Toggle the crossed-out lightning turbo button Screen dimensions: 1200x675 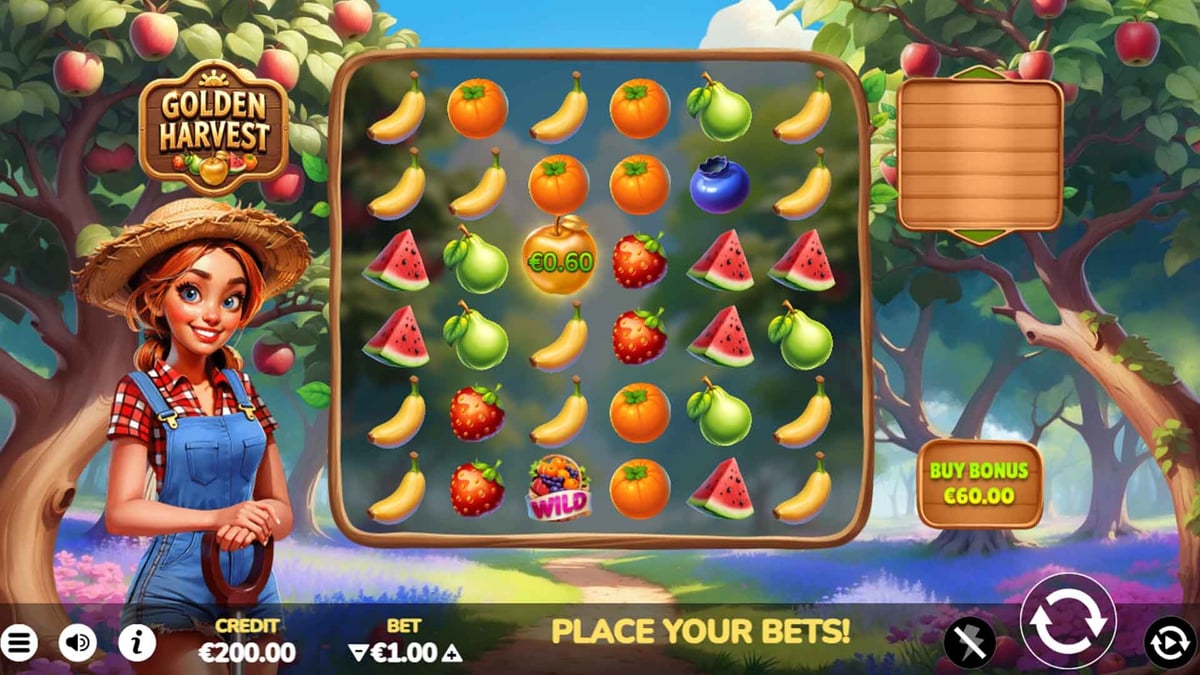970,641
